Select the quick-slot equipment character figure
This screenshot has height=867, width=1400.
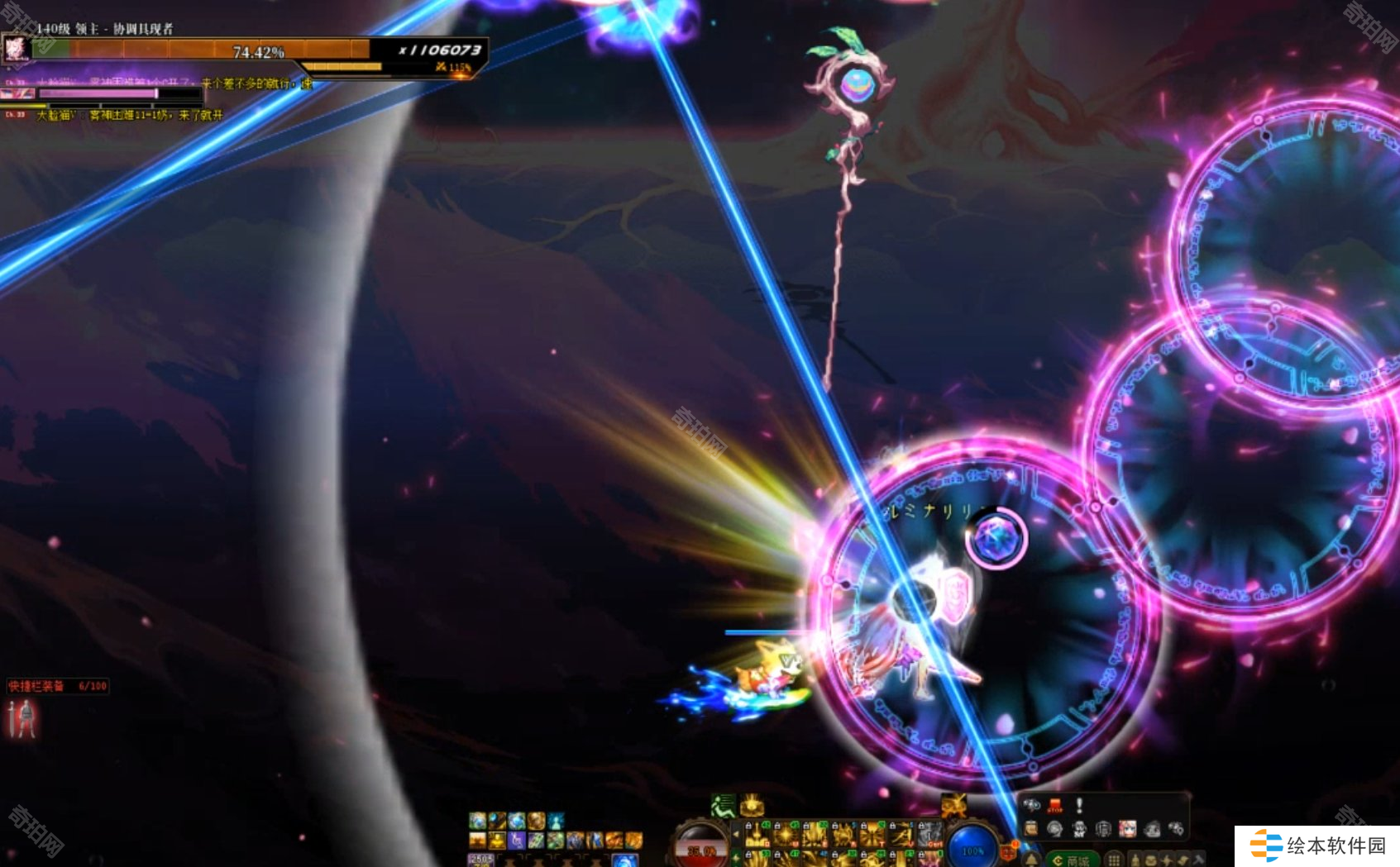[x=23, y=718]
